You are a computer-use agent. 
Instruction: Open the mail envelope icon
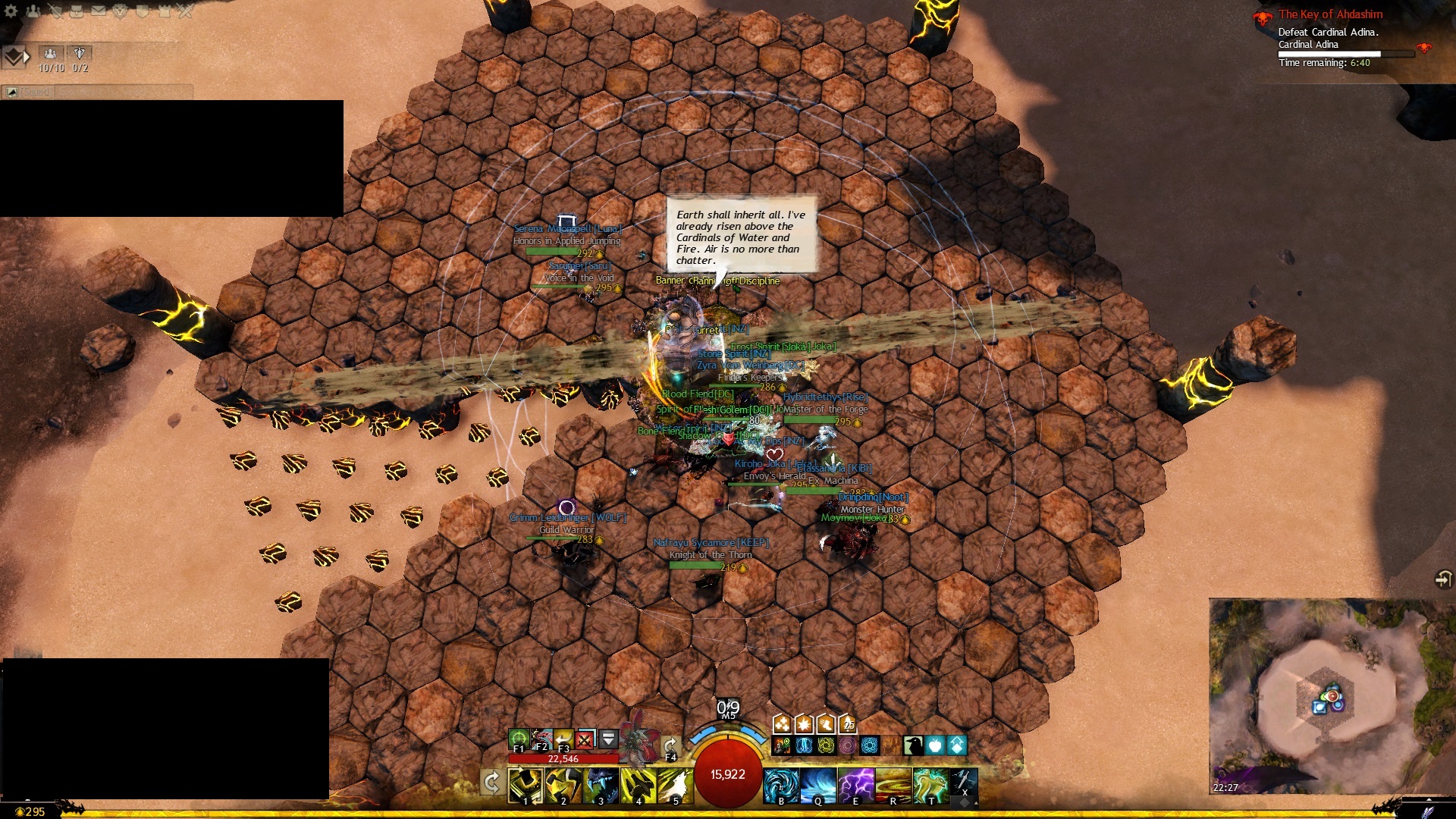click(99, 11)
